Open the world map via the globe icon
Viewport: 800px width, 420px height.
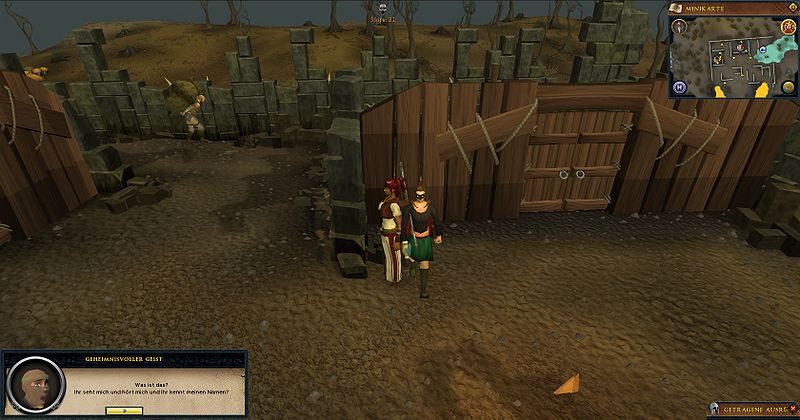point(785,88)
